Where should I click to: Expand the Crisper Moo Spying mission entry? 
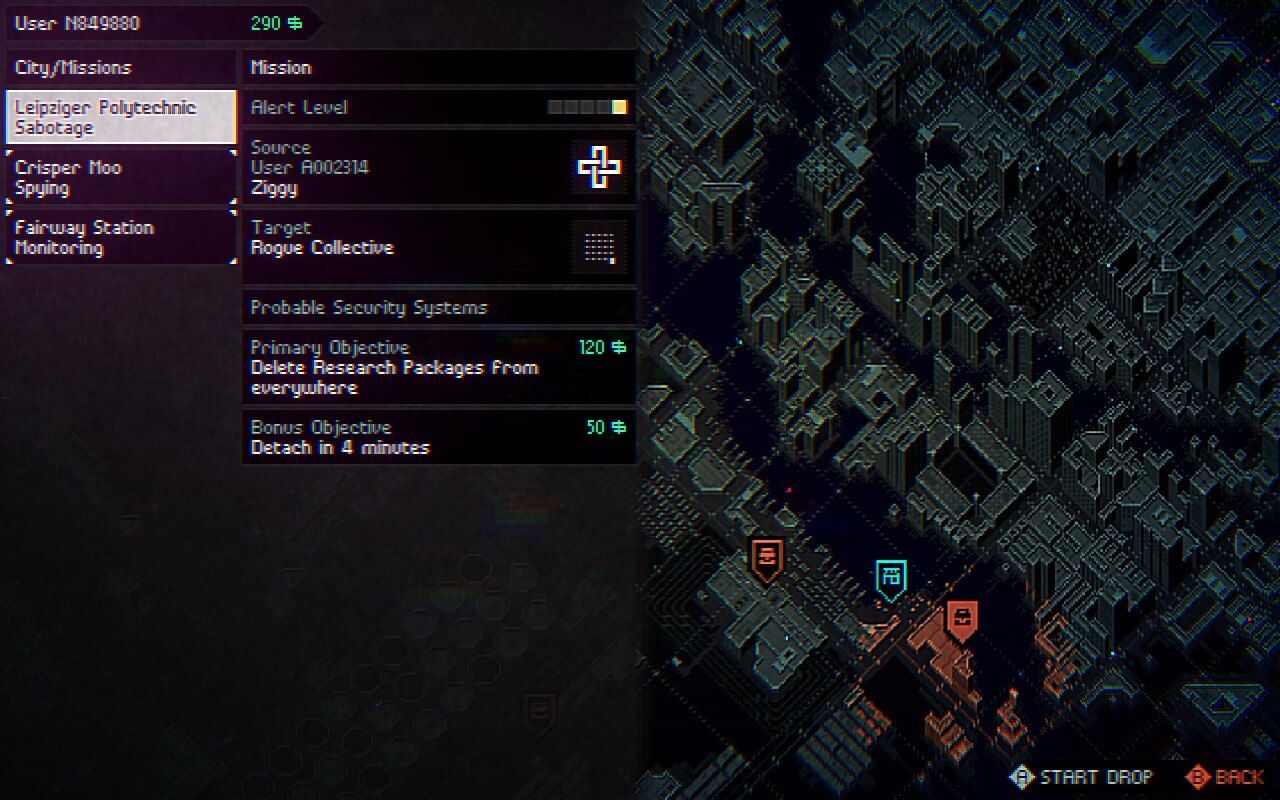120,176
